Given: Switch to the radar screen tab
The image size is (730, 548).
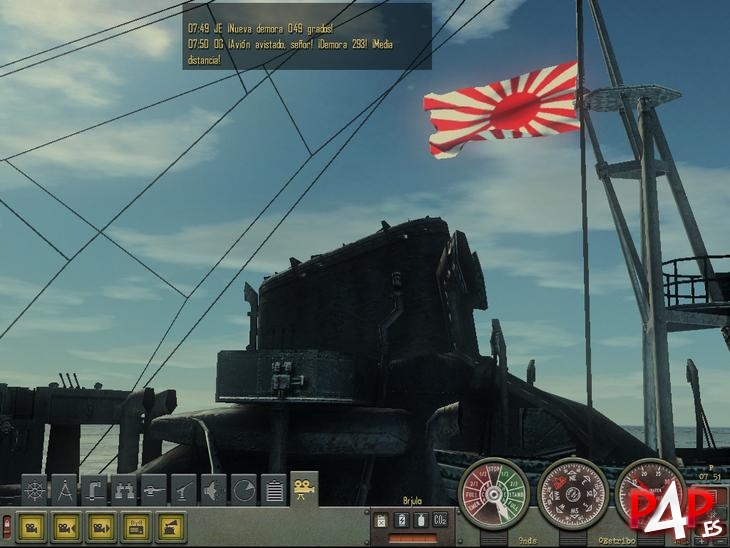Looking at the screenshot, I should (x=244, y=491).
